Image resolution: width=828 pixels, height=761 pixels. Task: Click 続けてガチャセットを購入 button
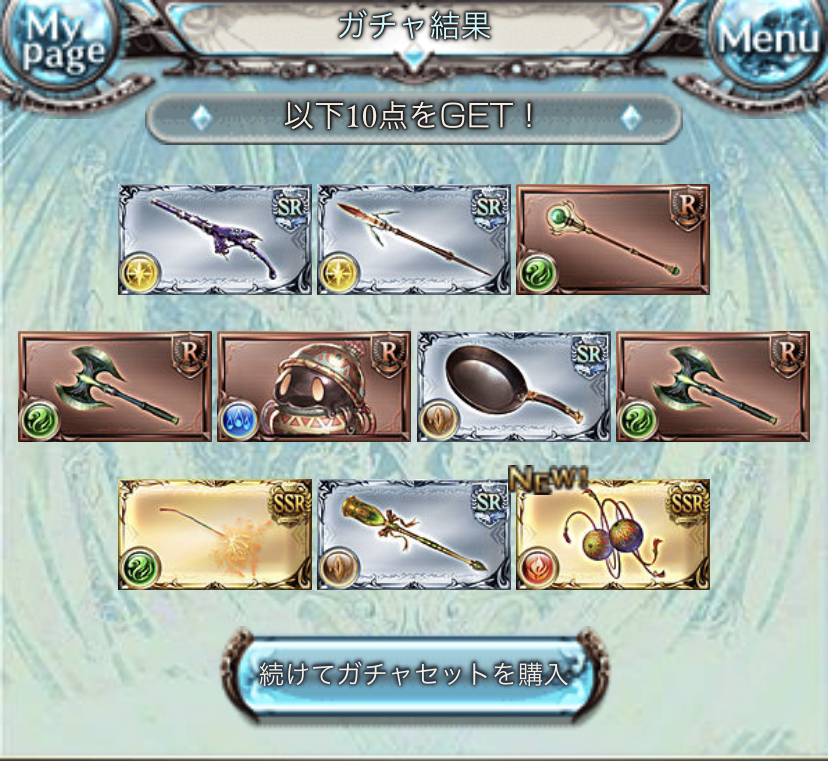tap(413, 673)
